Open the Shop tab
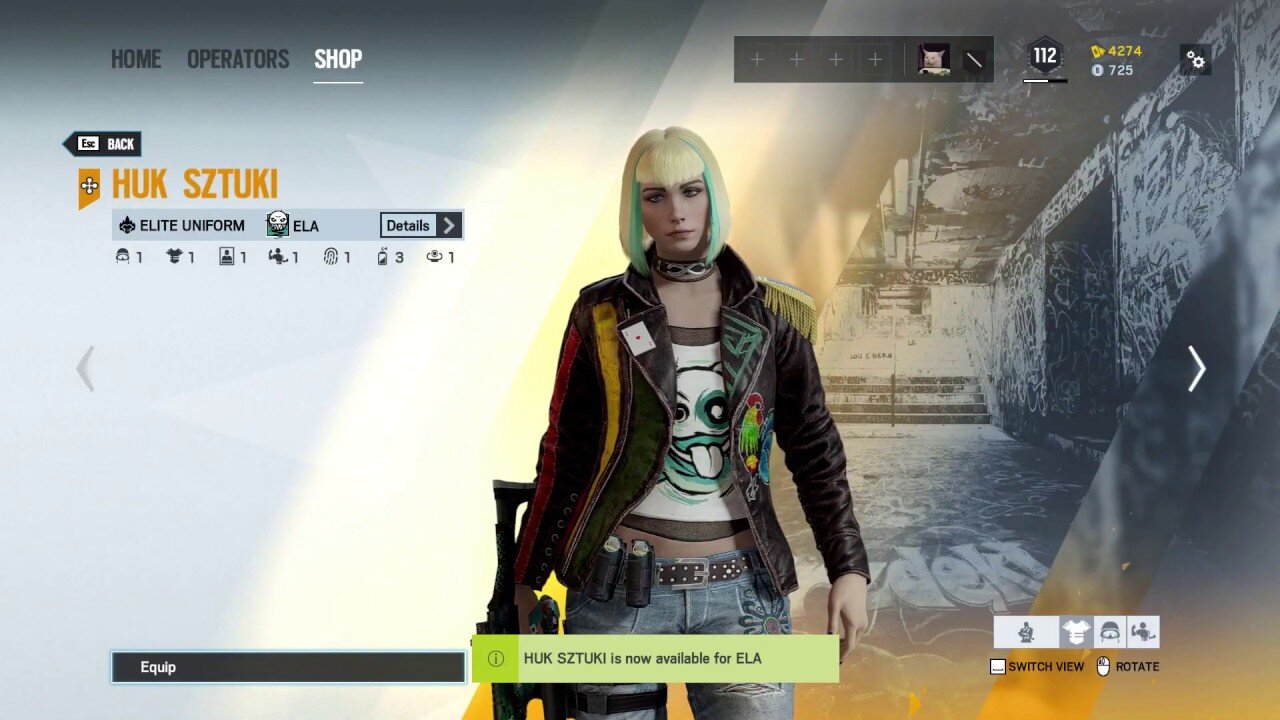This screenshot has height=720, width=1280. tap(338, 59)
